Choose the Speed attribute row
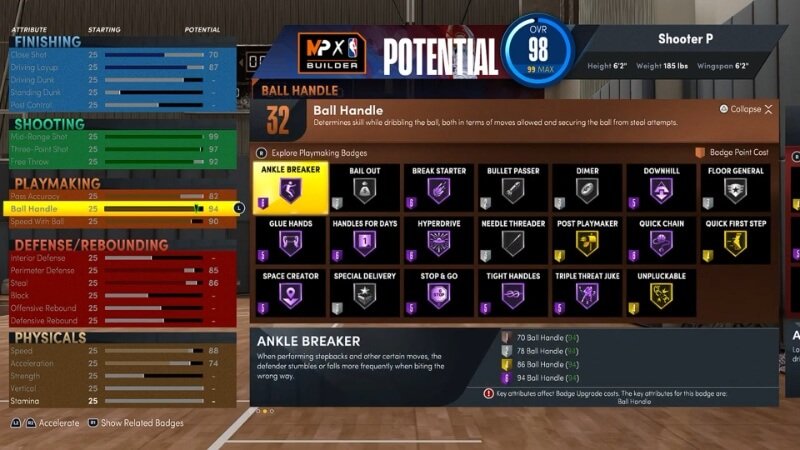The image size is (800, 450). [x=120, y=351]
